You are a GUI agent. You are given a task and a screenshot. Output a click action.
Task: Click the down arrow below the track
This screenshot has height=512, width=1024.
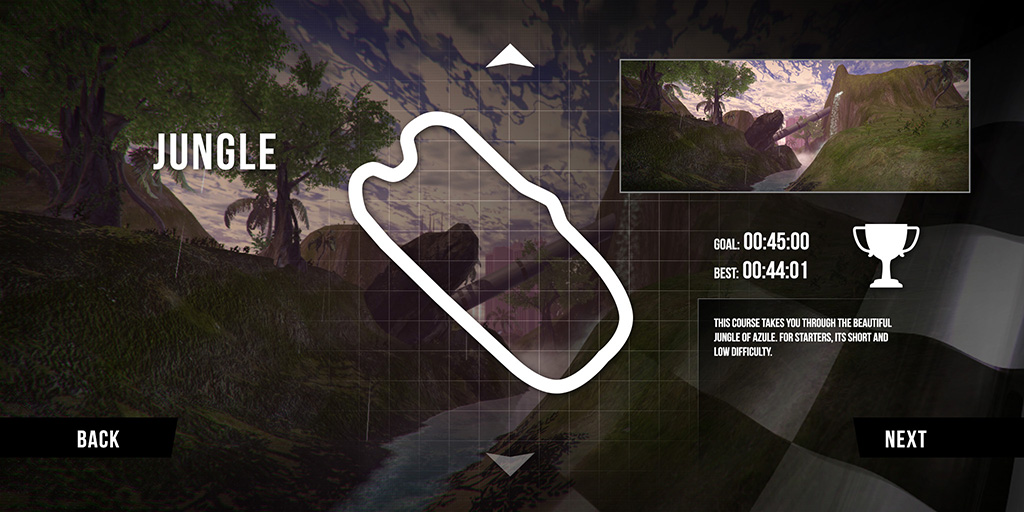coord(510,462)
